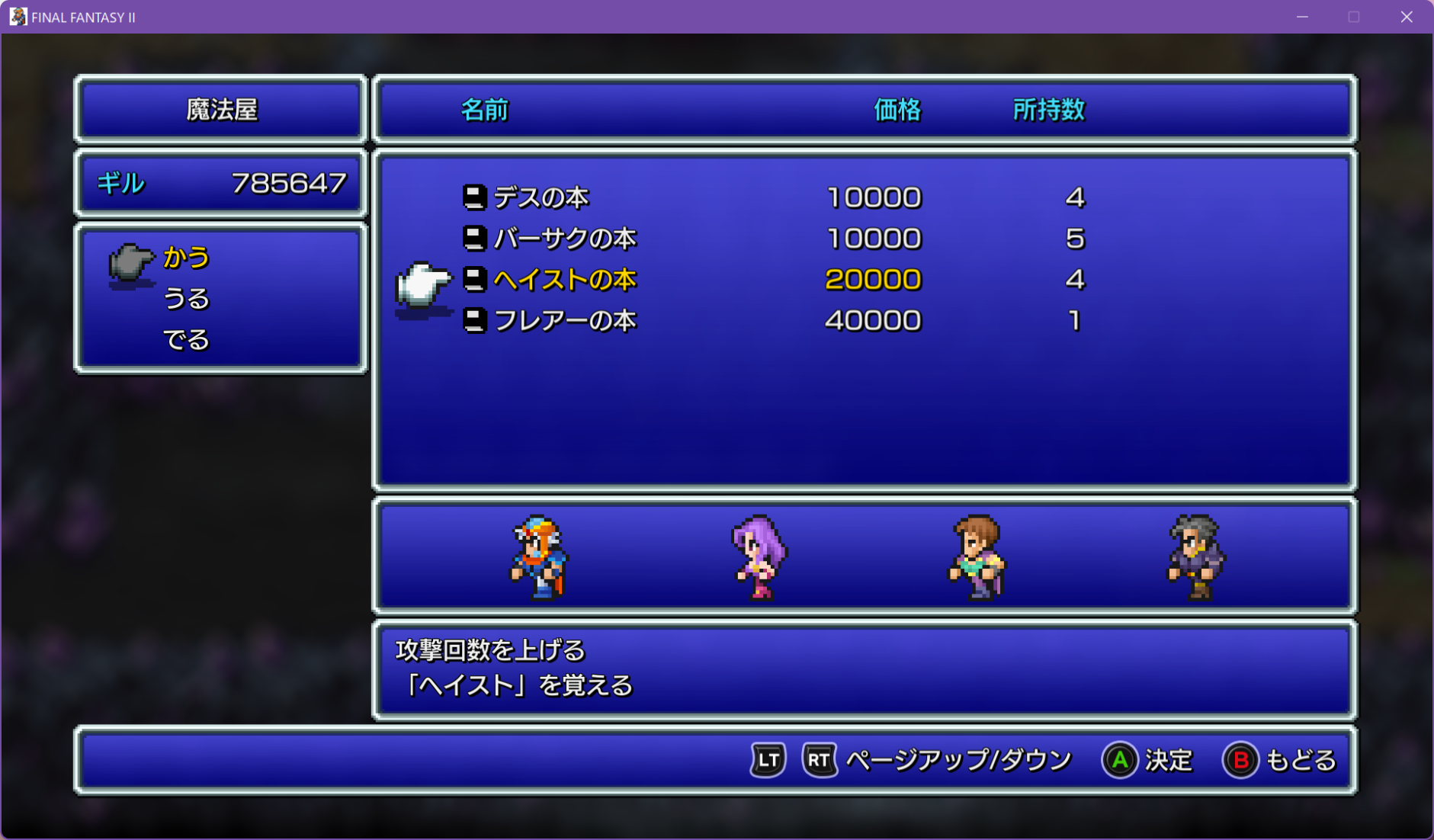Minimize the game window
1434x840 pixels.
[x=1302, y=17]
